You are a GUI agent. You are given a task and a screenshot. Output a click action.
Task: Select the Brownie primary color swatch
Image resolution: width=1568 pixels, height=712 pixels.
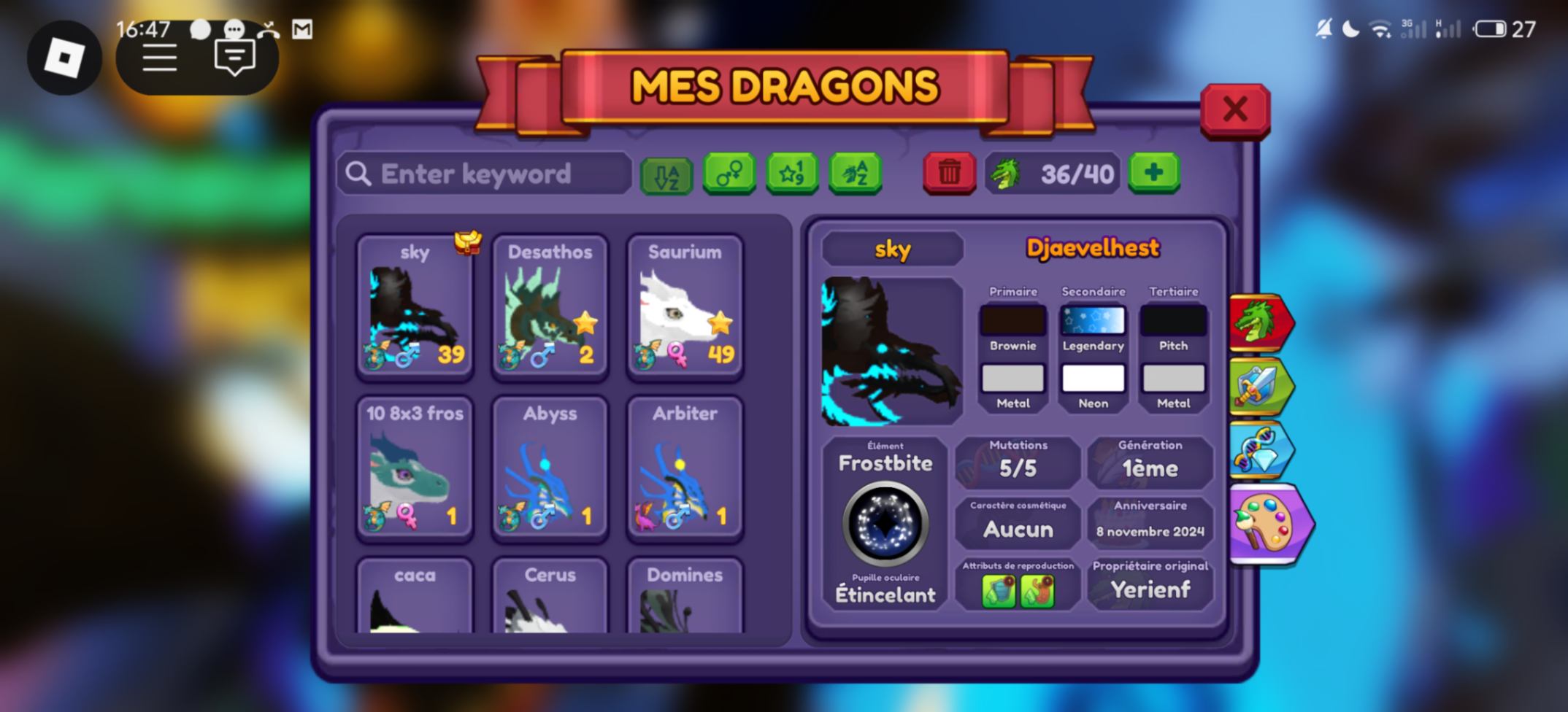[x=1012, y=320]
